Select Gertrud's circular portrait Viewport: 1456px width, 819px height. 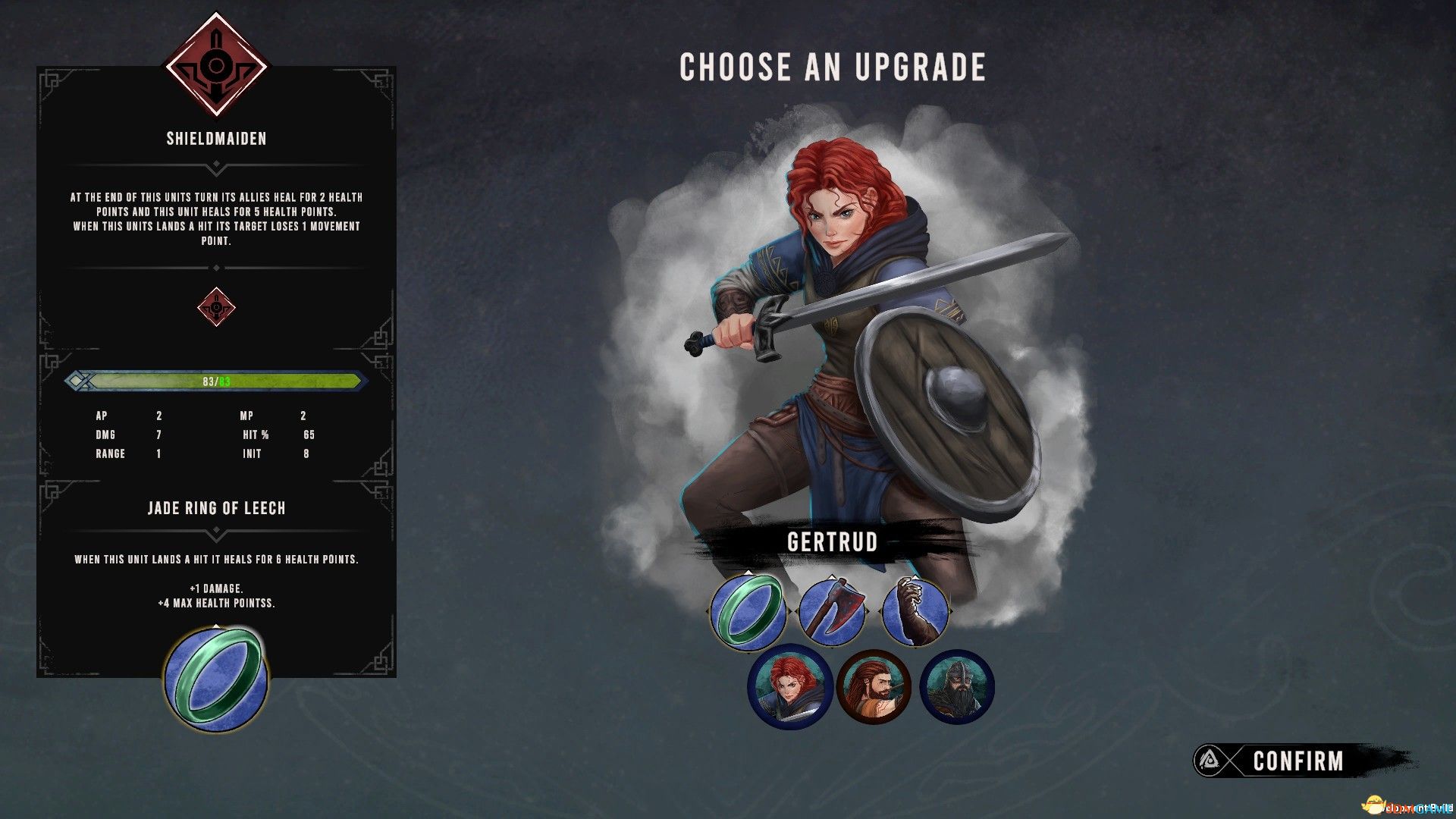791,688
